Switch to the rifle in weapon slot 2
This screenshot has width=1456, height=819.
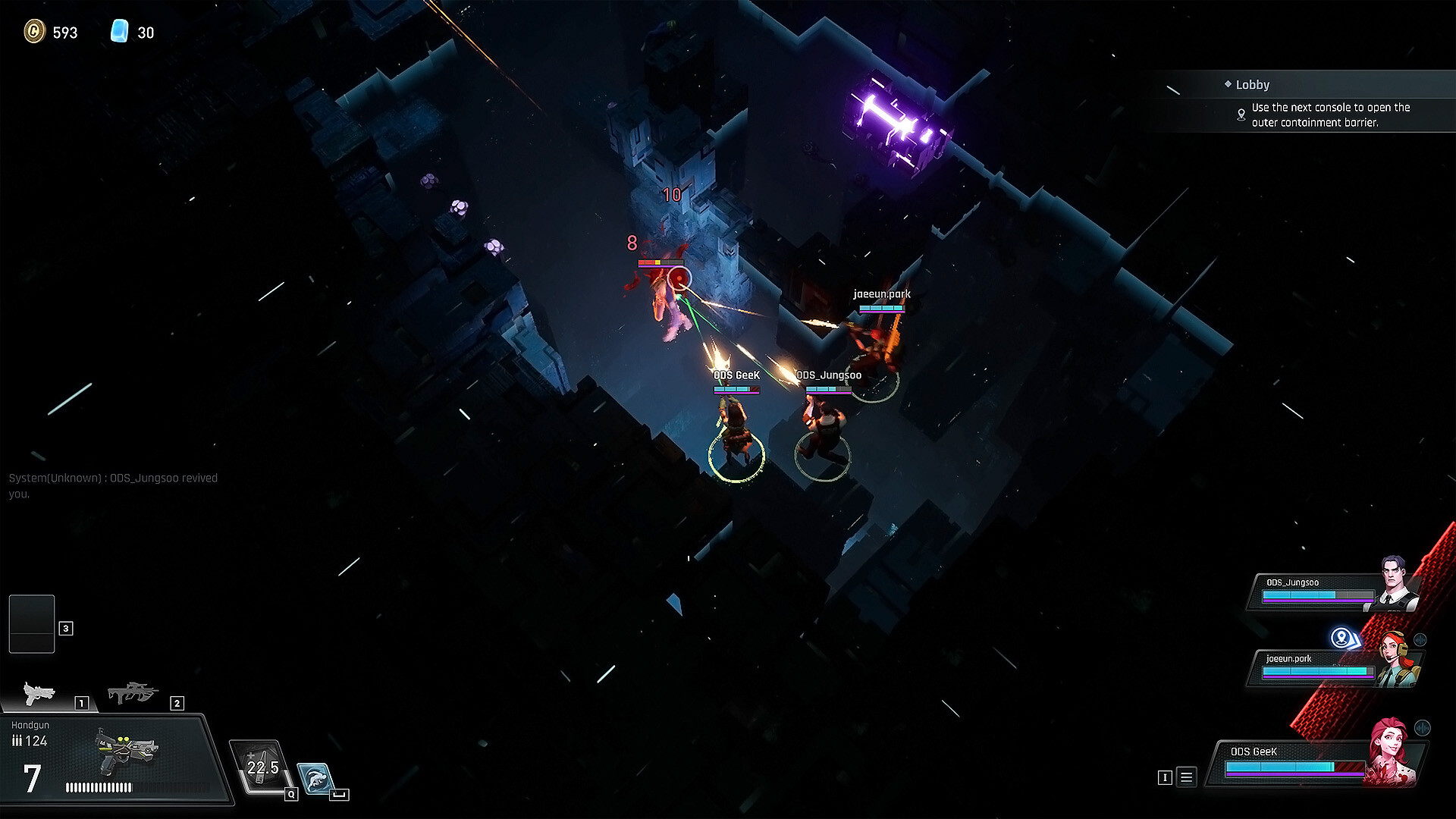pos(133,692)
